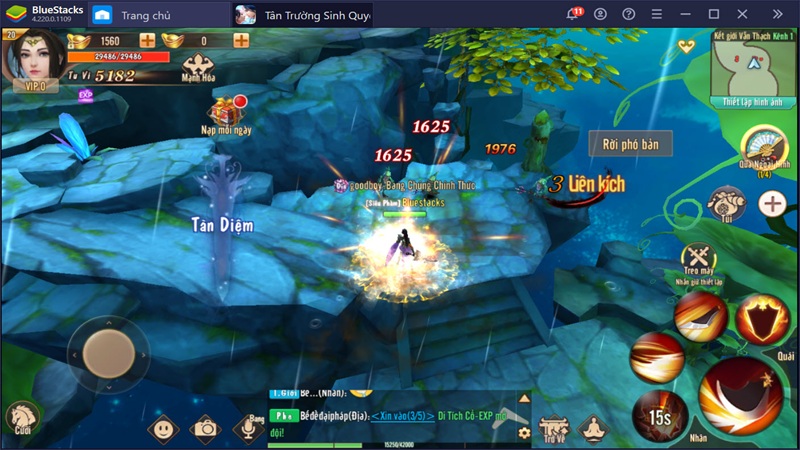The width and height of the screenshot is (800, 450).
Task: Expand the round plus menu button
Action: (x=771, y=204)
